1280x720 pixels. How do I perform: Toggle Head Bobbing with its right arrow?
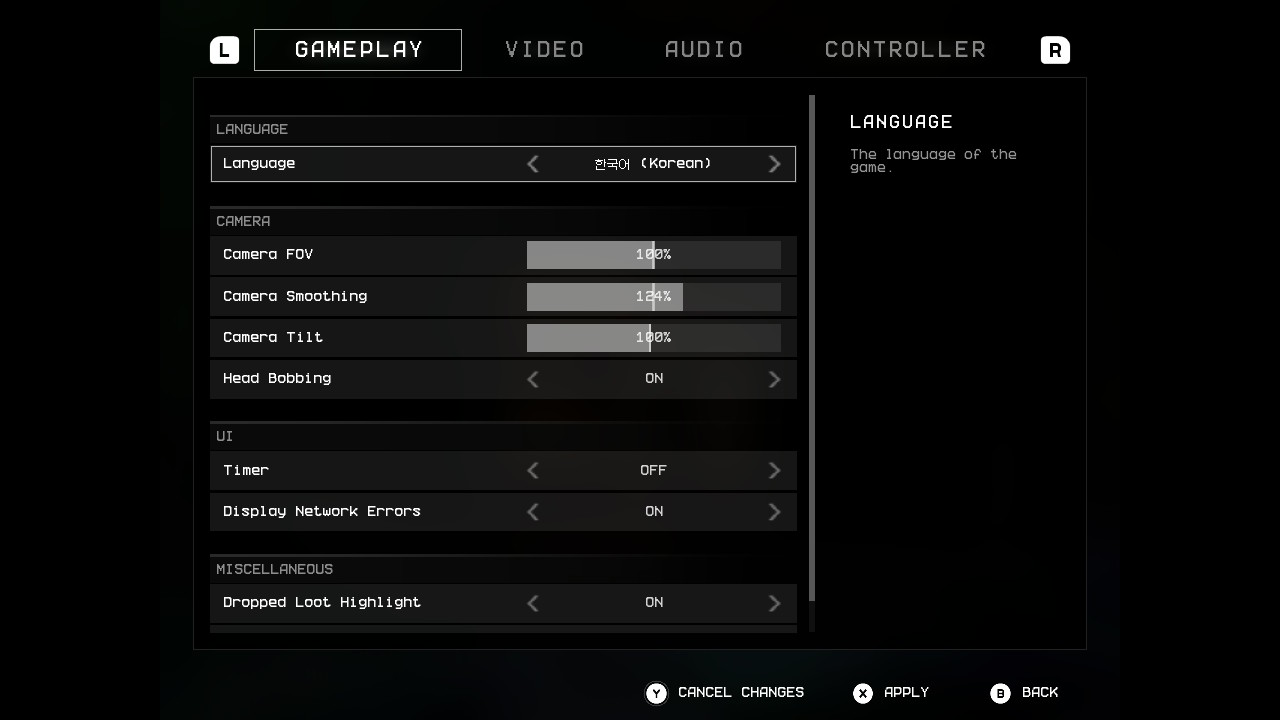tap(774, 379)
